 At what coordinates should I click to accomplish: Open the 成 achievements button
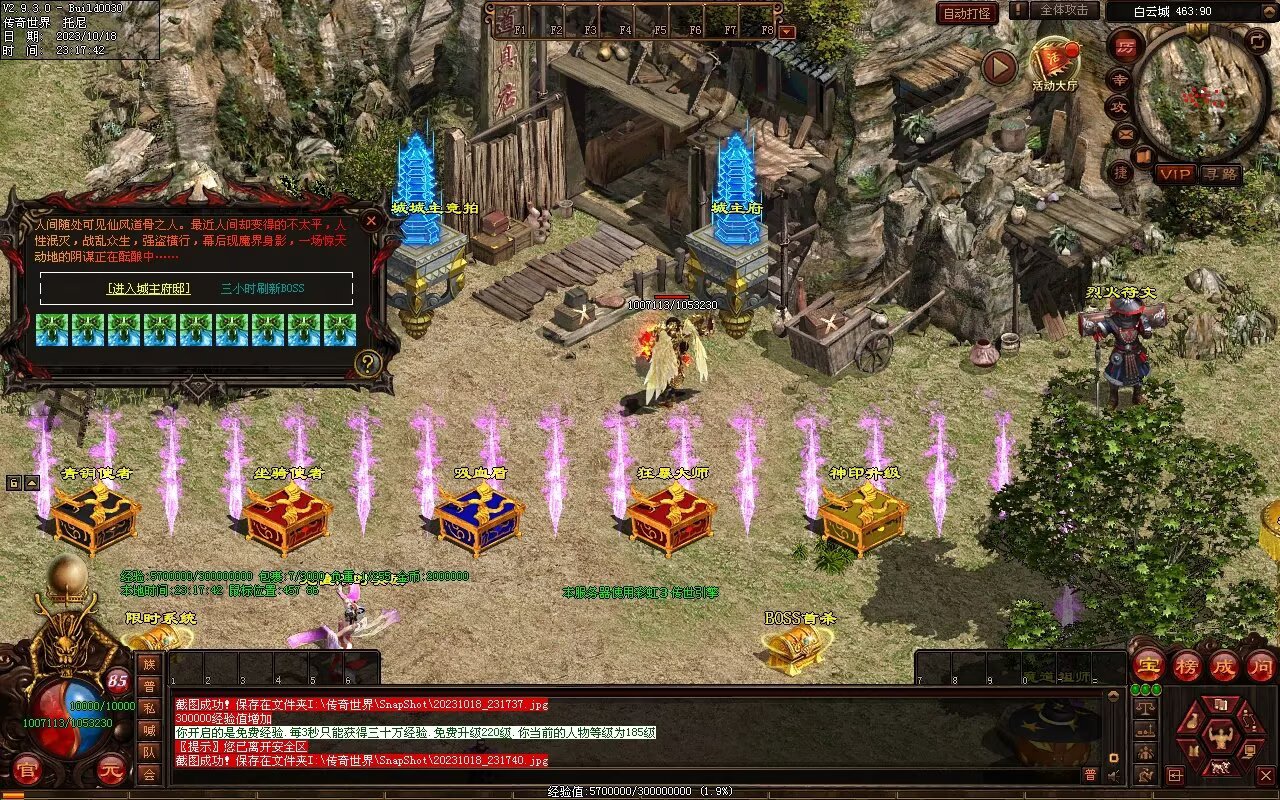point(1224,665)
